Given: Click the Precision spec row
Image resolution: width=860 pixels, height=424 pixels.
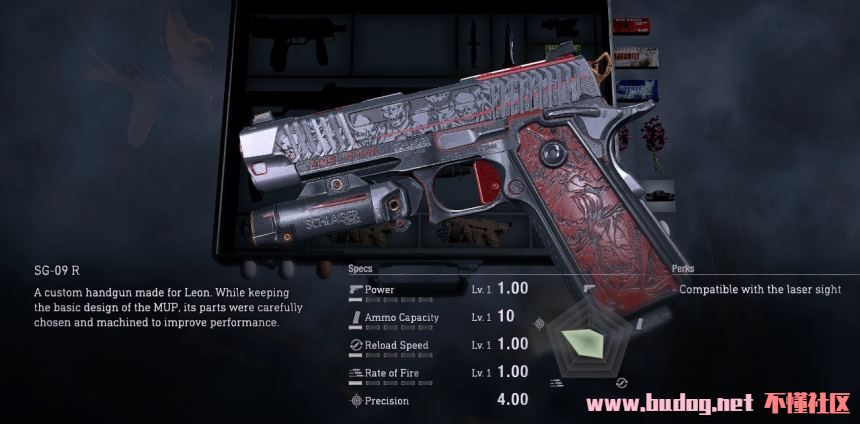Looking at the screenshot, I should [438, 401].
